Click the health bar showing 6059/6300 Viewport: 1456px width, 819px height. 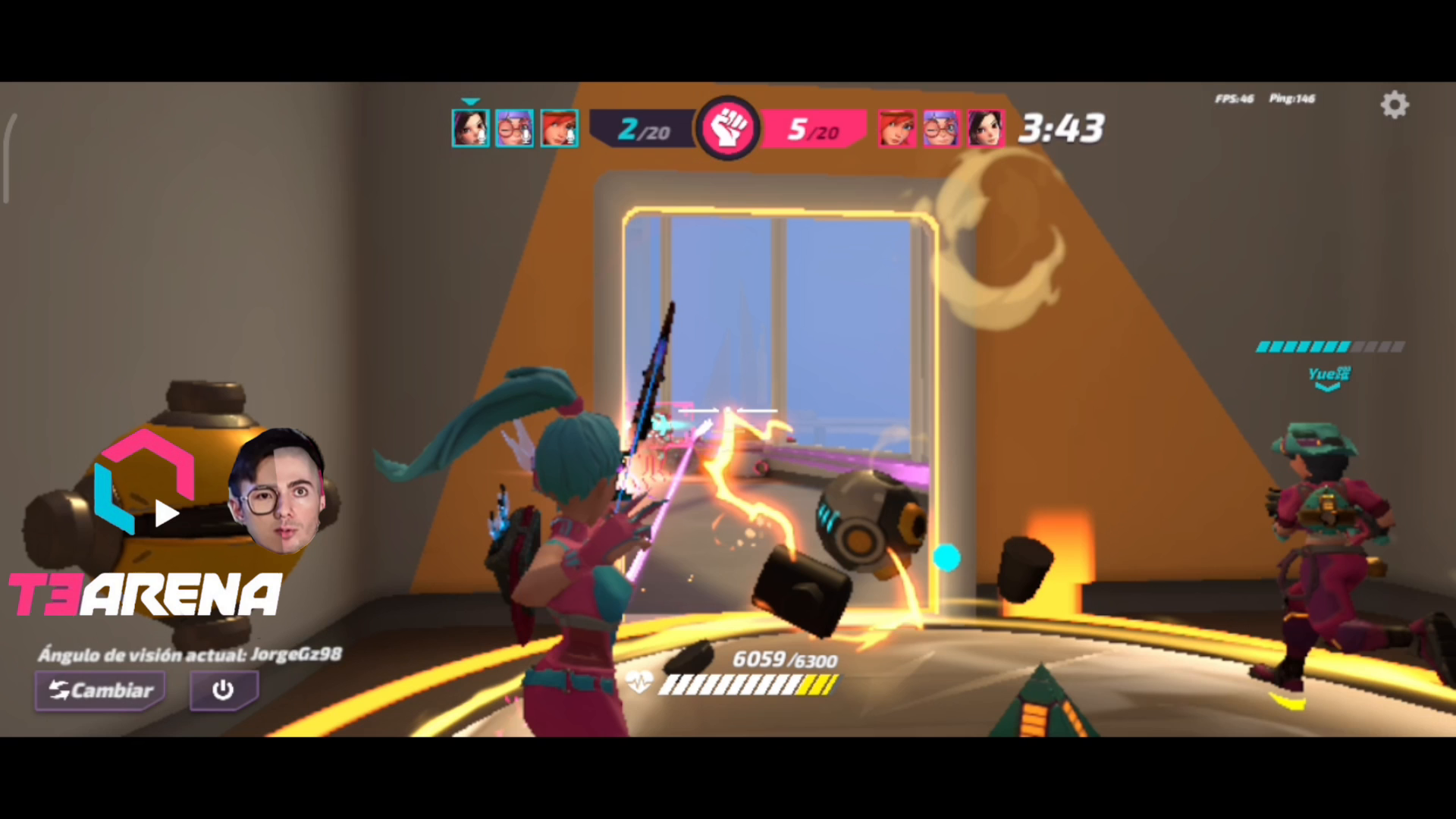tap(745, 684)
